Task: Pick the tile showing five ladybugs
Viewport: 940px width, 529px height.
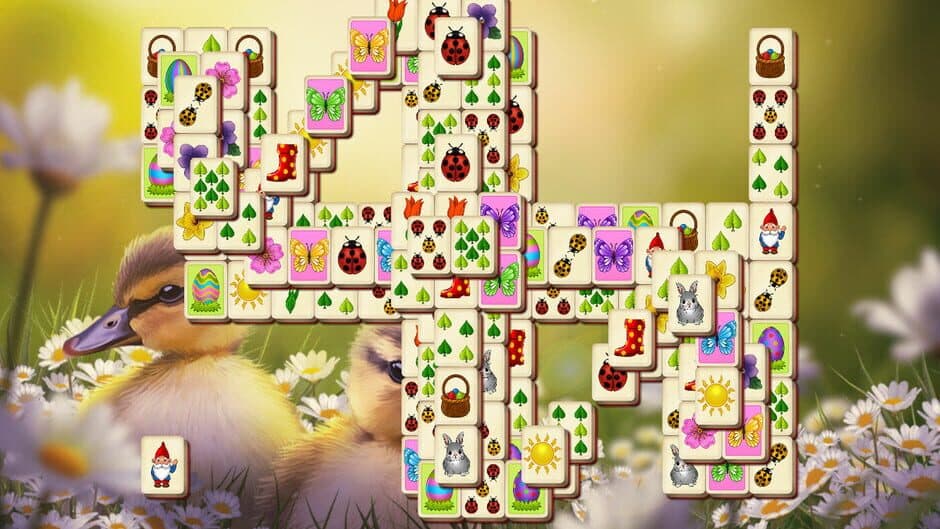Action: (x=431, y=245)
